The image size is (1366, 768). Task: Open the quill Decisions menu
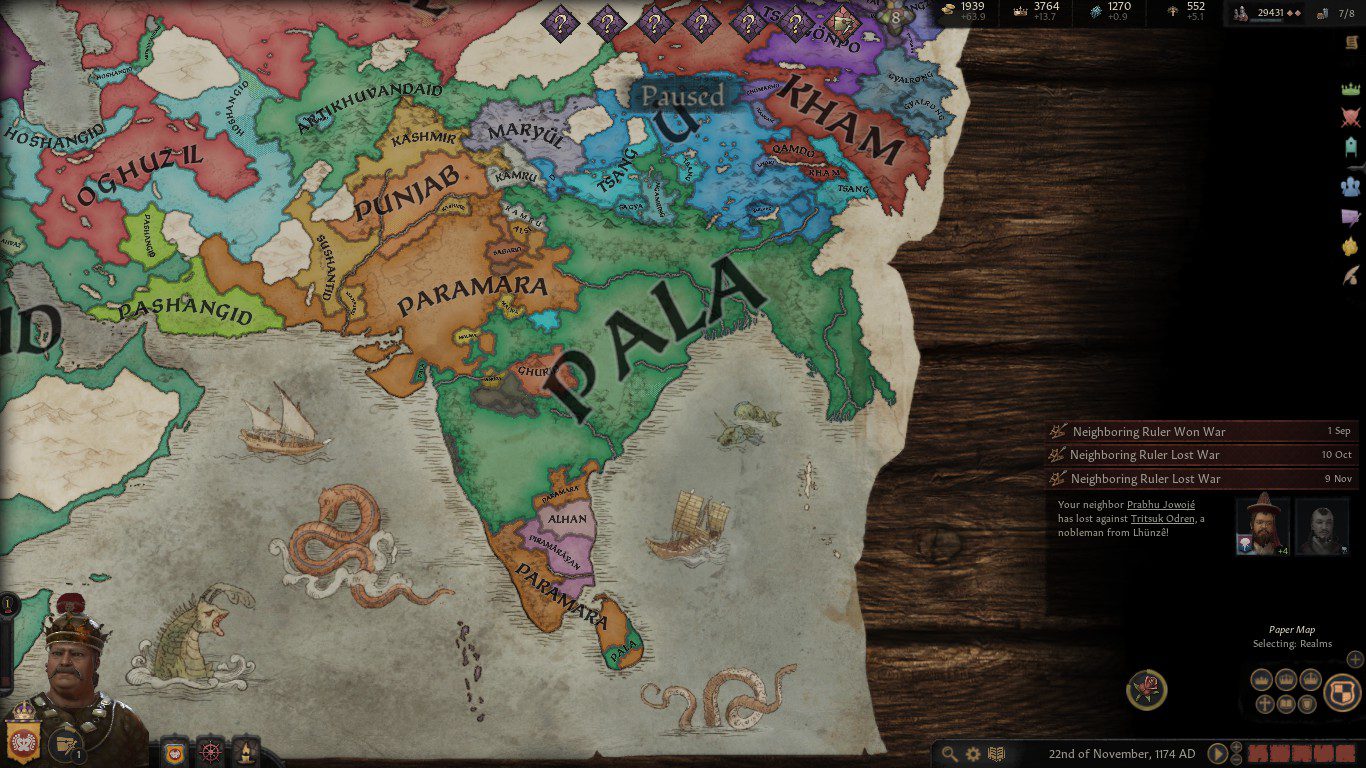[1351, 275]
